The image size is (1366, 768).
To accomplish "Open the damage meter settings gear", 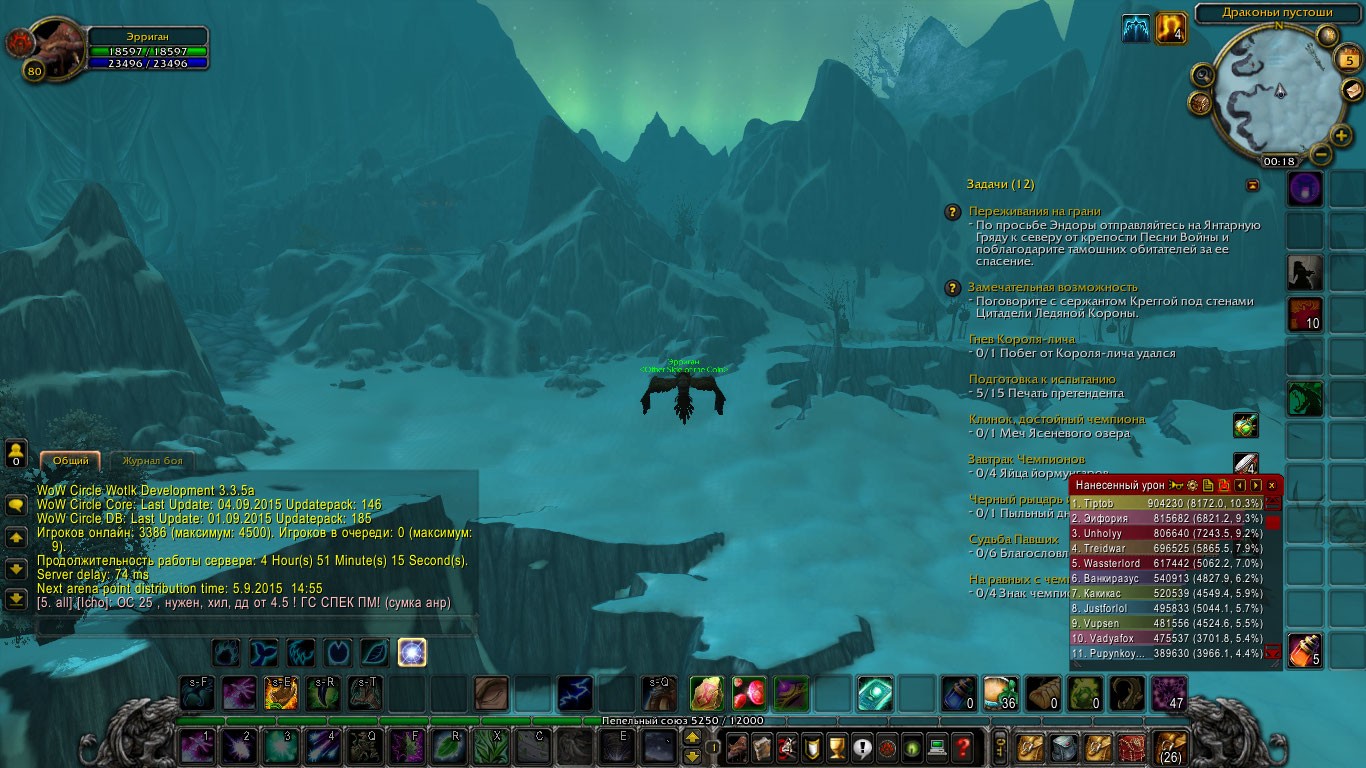I will (1192, 485).
